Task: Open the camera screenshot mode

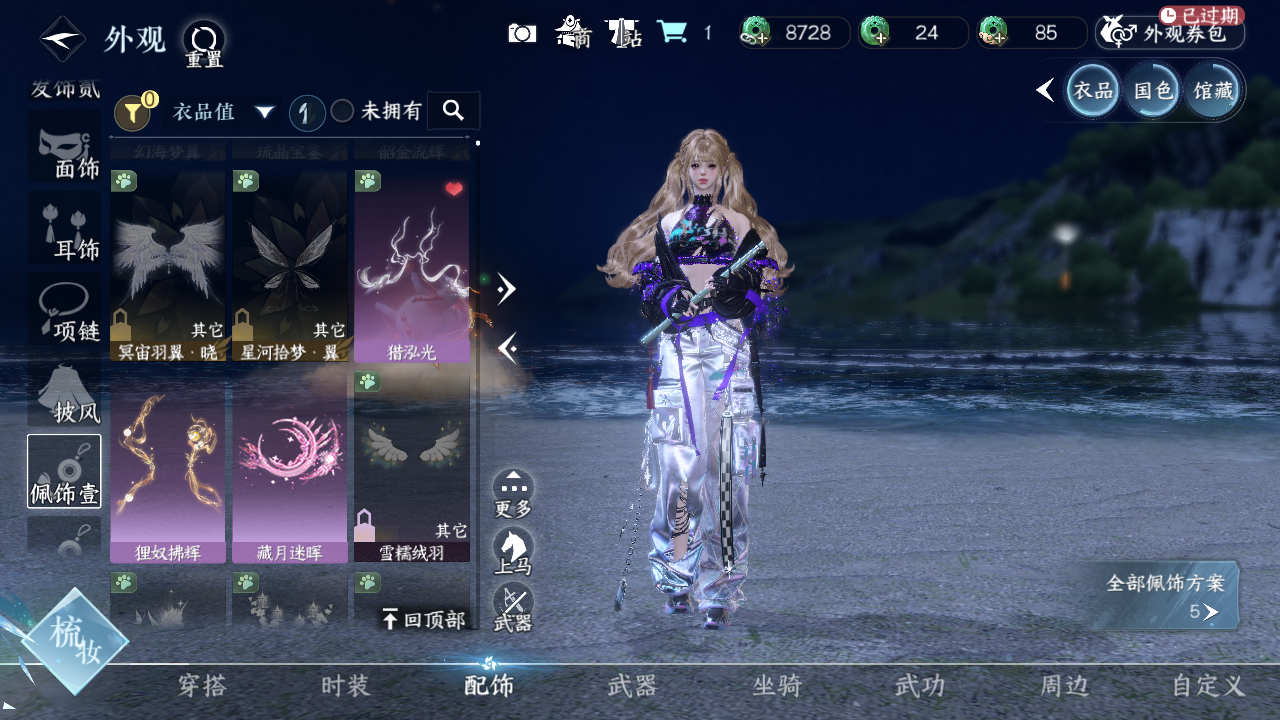Action: click(x=522, y=33)
